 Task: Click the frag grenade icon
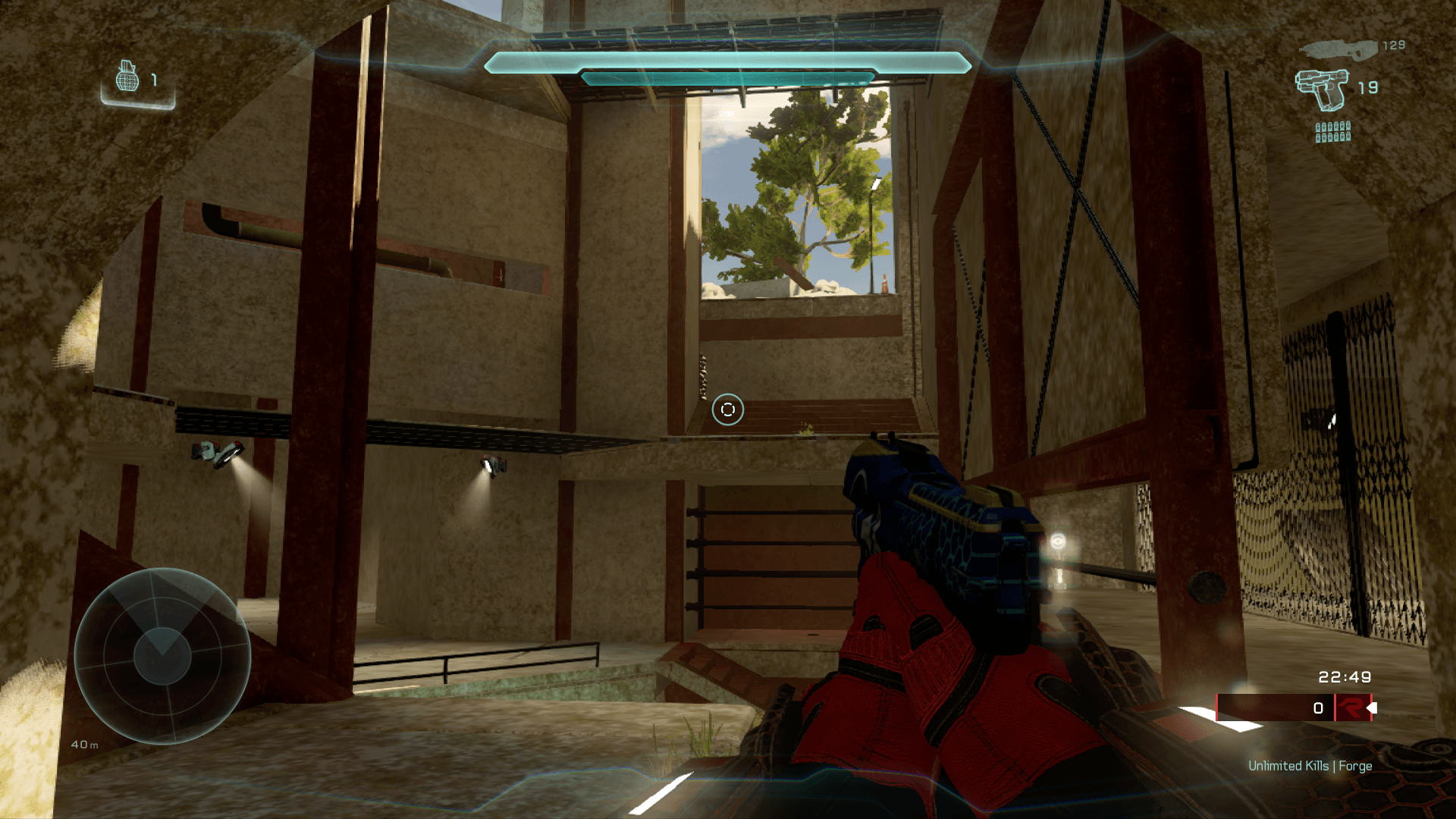pyautogui.click(x=127, y=77)
